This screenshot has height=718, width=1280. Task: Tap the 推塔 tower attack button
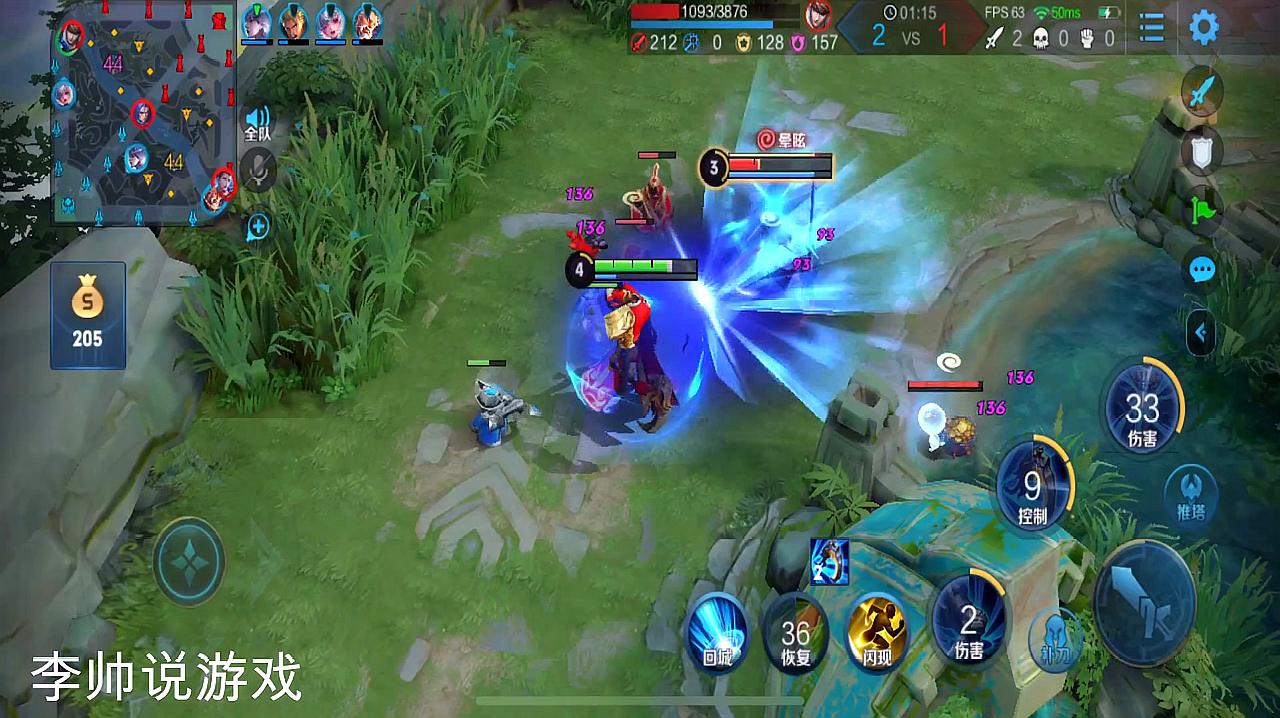point(1191,495)
